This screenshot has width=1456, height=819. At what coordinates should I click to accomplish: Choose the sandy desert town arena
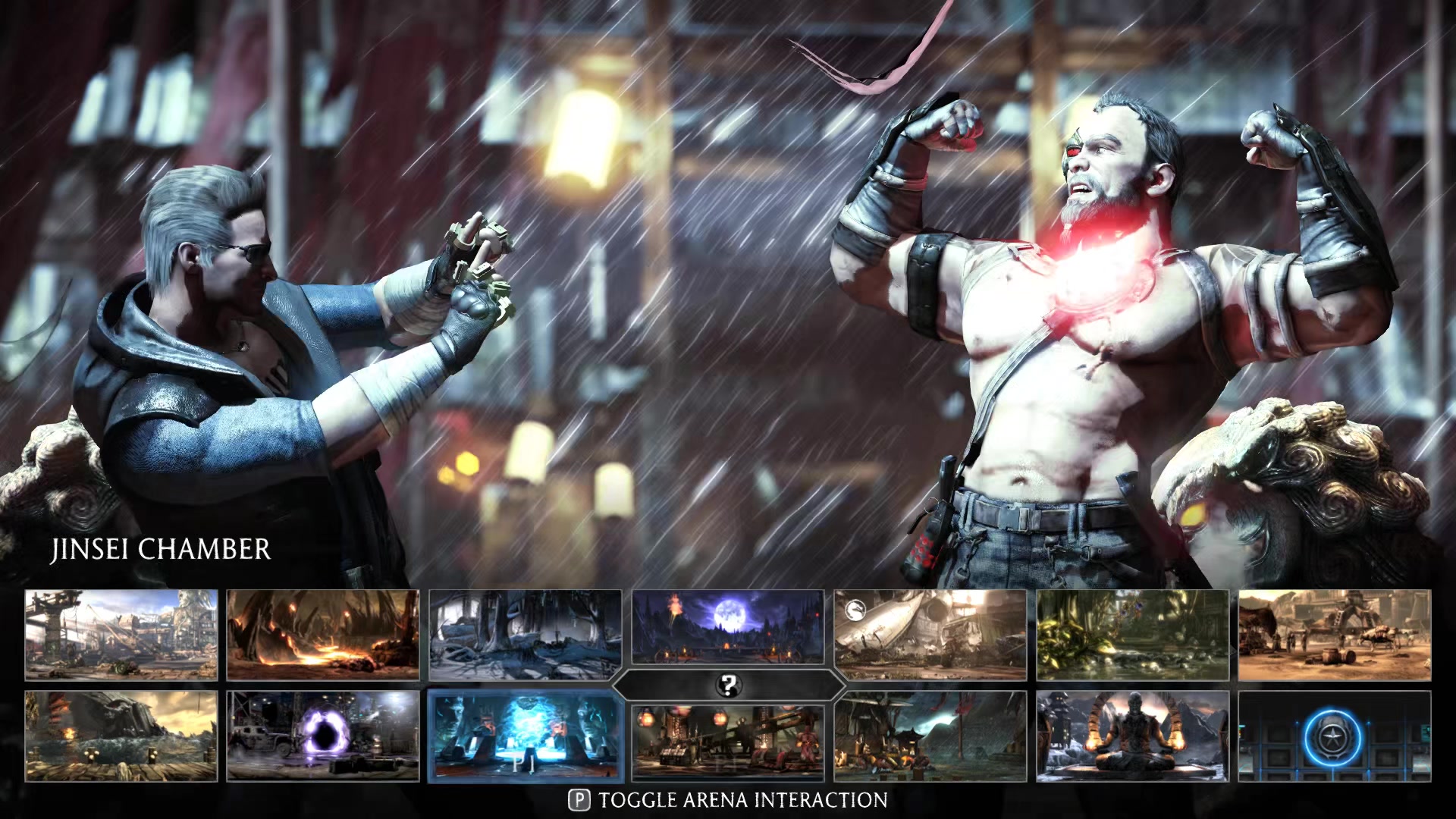tap(1335, 635)
